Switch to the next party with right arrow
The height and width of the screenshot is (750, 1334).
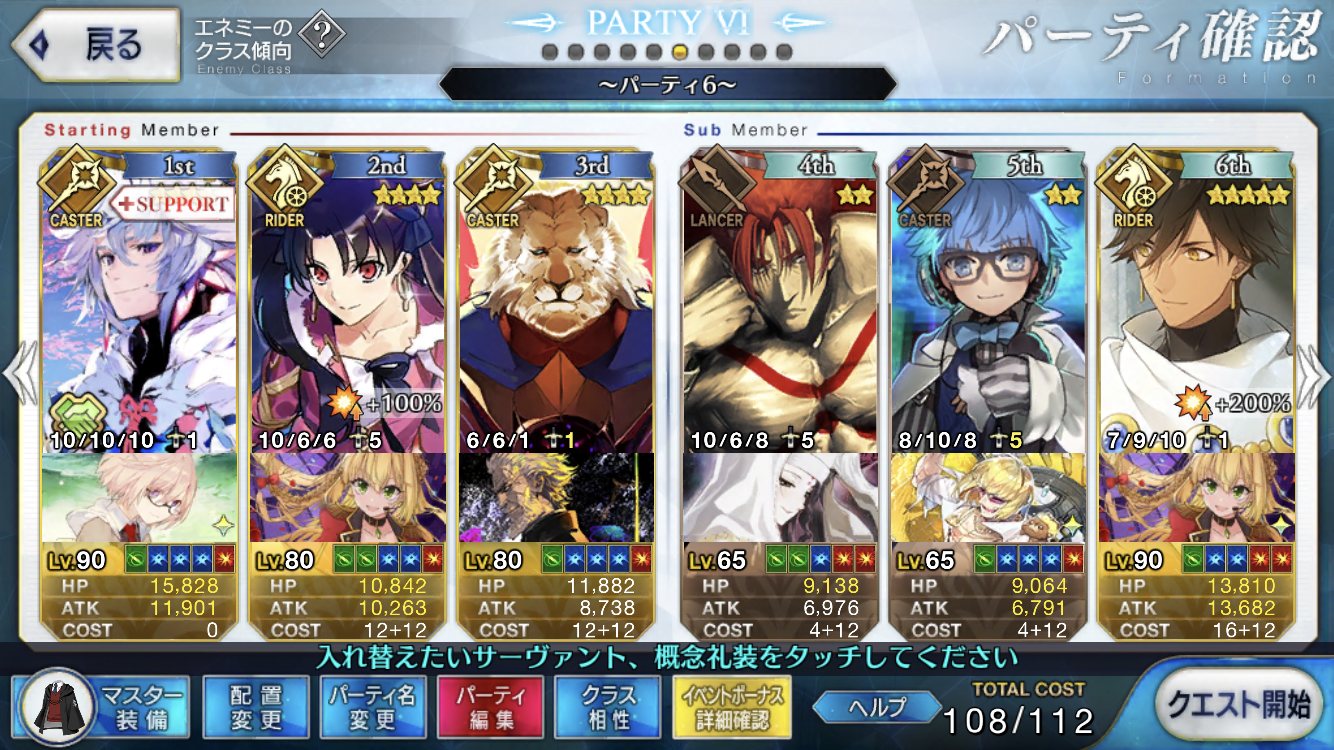[1314, 373]
